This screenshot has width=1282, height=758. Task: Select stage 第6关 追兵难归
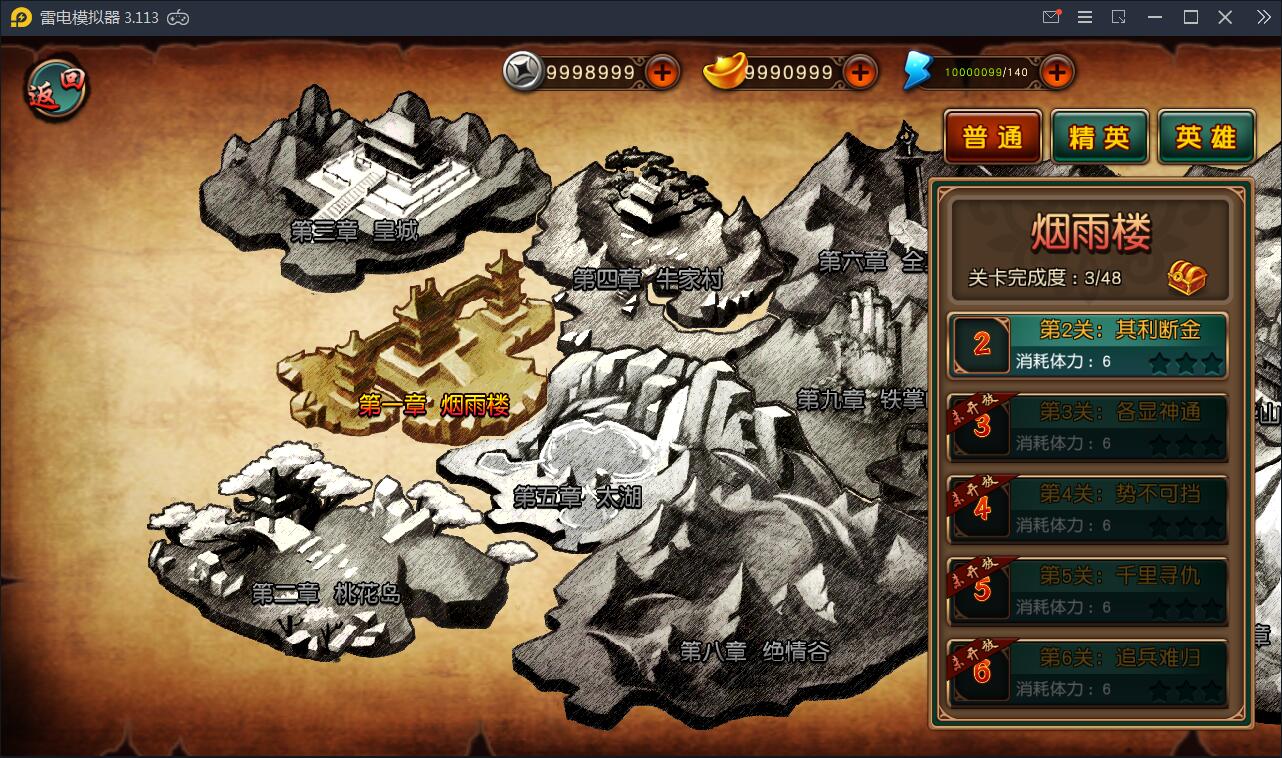tap(1088, 674)
